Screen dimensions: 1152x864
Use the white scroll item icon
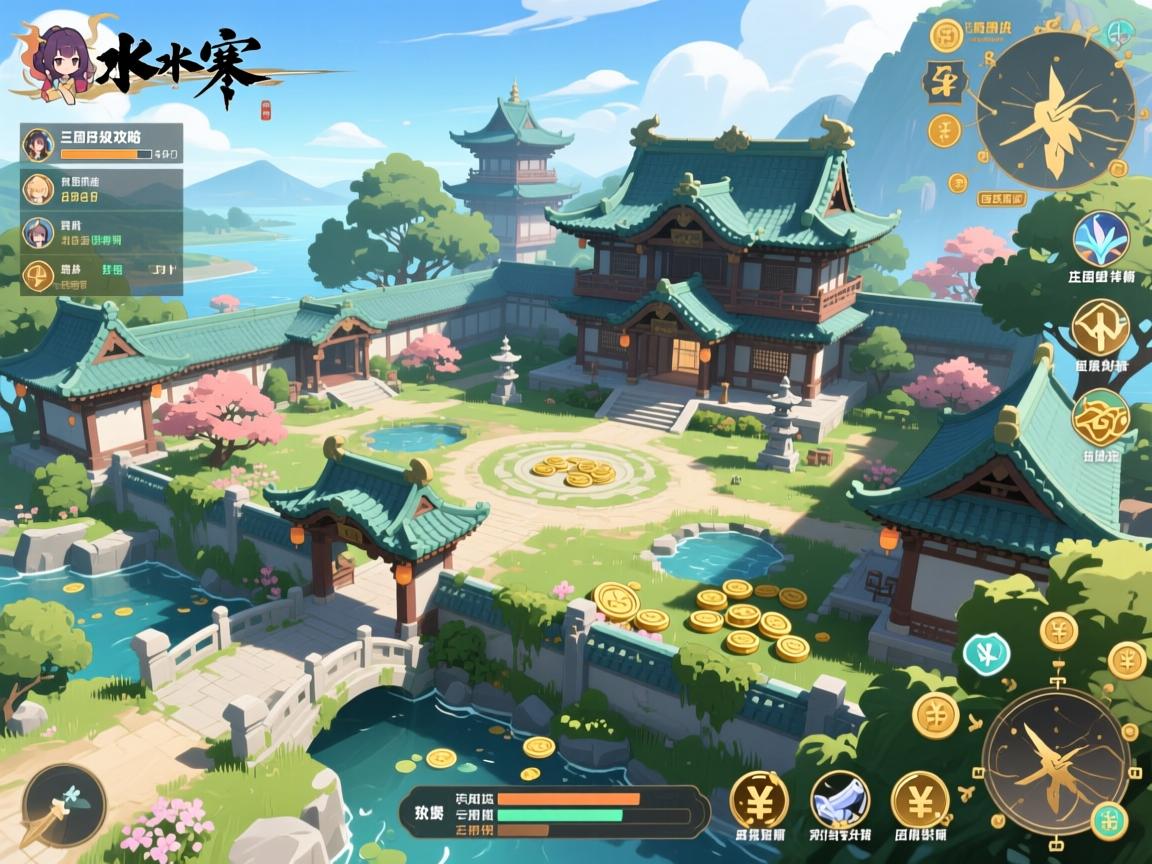click(839, 799)
